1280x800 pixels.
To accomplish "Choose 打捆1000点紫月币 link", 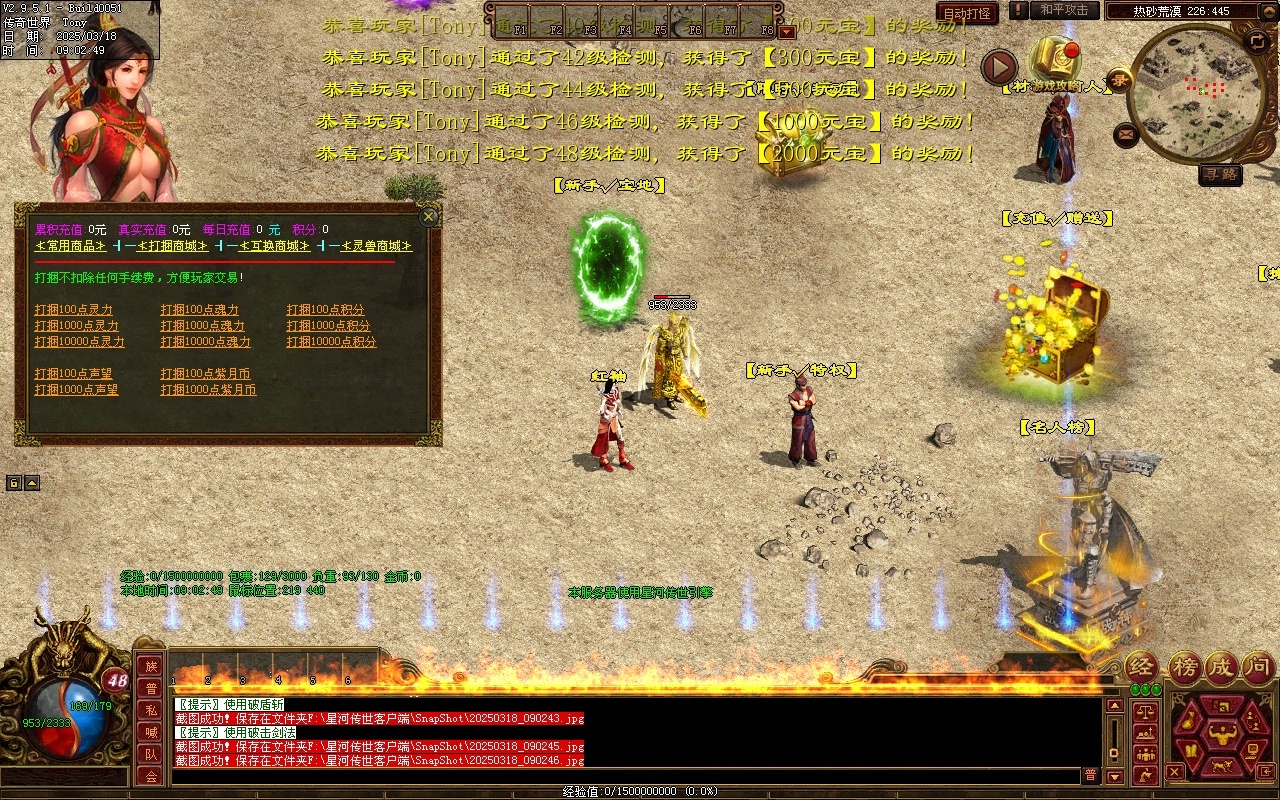I will pyautogui.click(x=208, y=390).
